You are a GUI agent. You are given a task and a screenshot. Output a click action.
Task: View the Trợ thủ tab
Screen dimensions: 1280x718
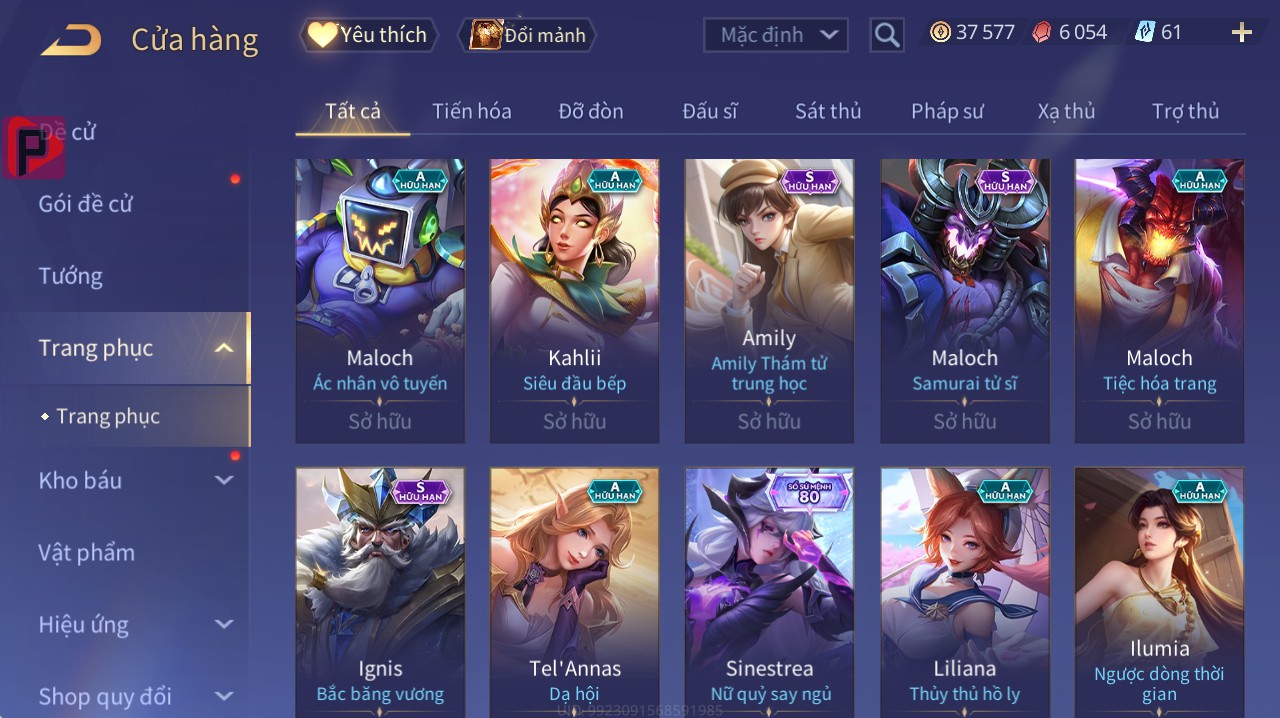[x=1185, y=111]
